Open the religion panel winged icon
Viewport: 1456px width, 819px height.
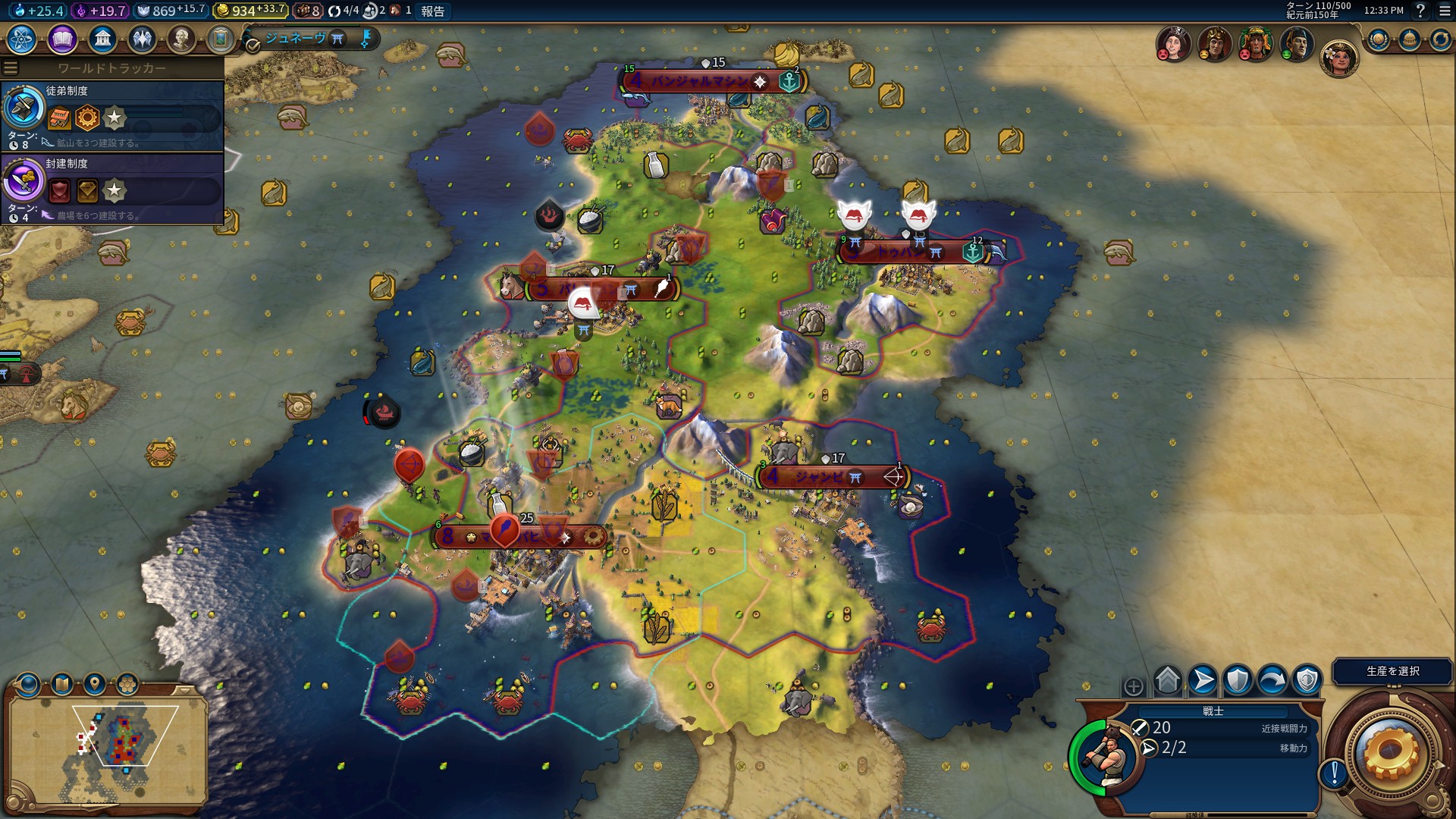(x=142, y=39)
